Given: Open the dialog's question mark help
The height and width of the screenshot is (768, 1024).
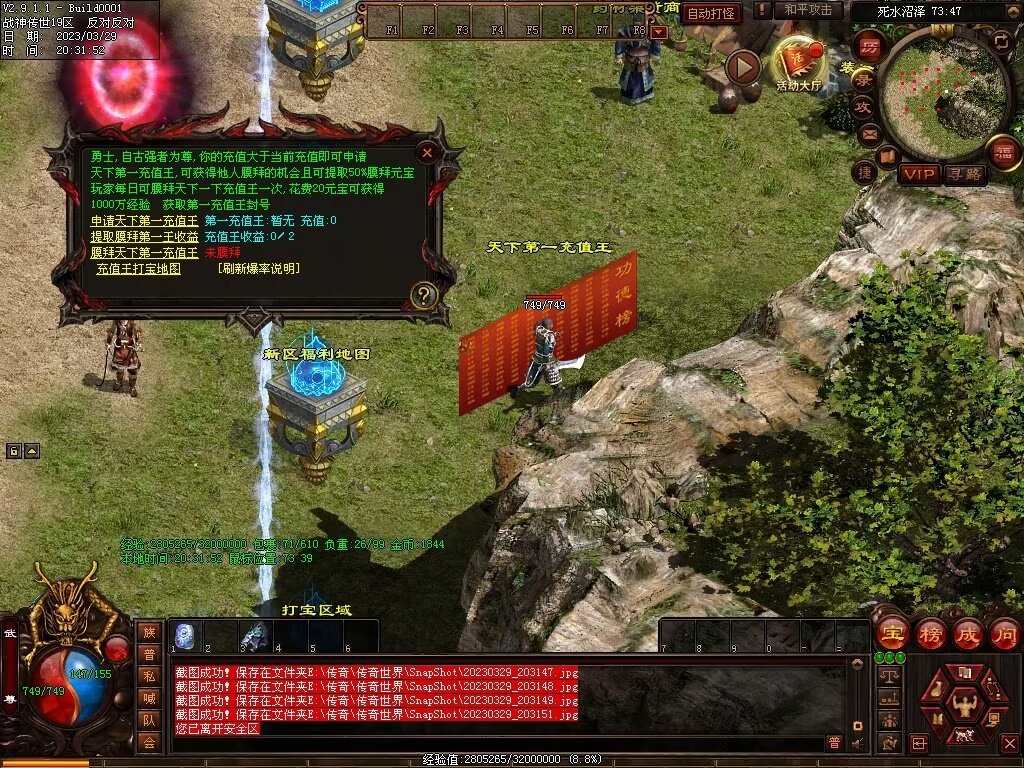Looking at the screenshot, I should (x=424, y=295).
